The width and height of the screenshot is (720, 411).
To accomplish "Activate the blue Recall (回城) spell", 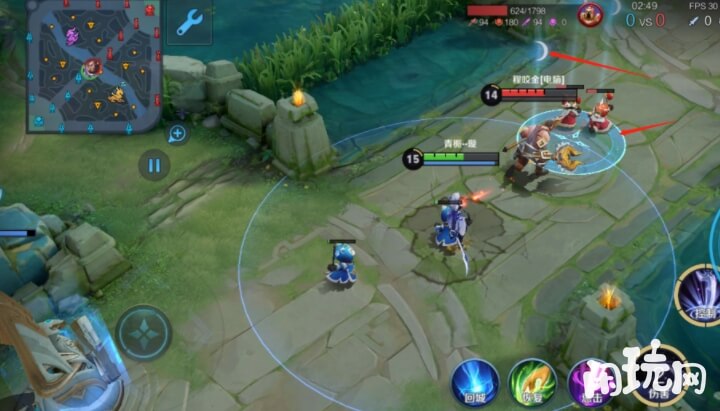I will click(474, 383).
